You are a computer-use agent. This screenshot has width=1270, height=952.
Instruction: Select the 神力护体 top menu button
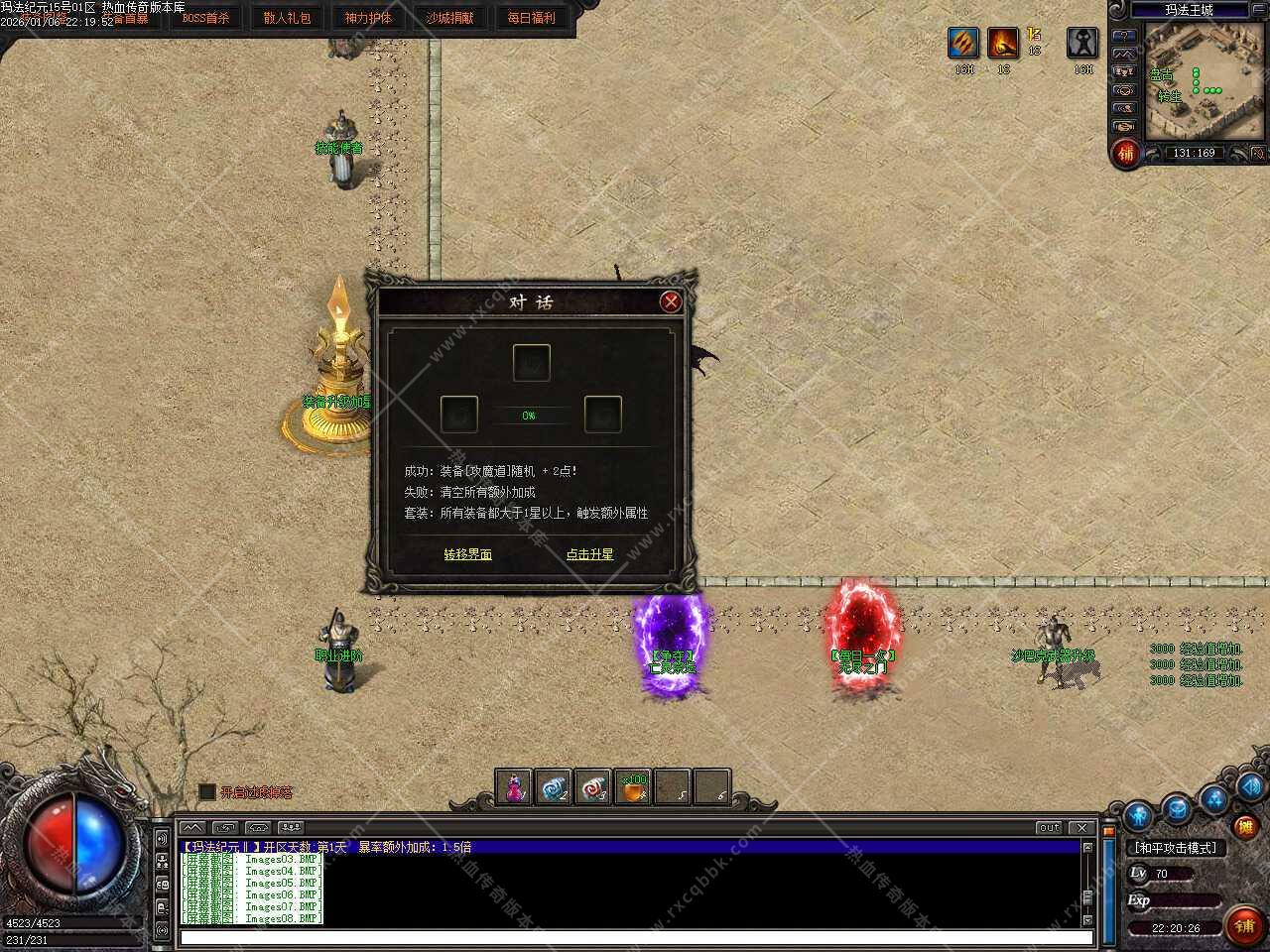click(x=368, y=18)
